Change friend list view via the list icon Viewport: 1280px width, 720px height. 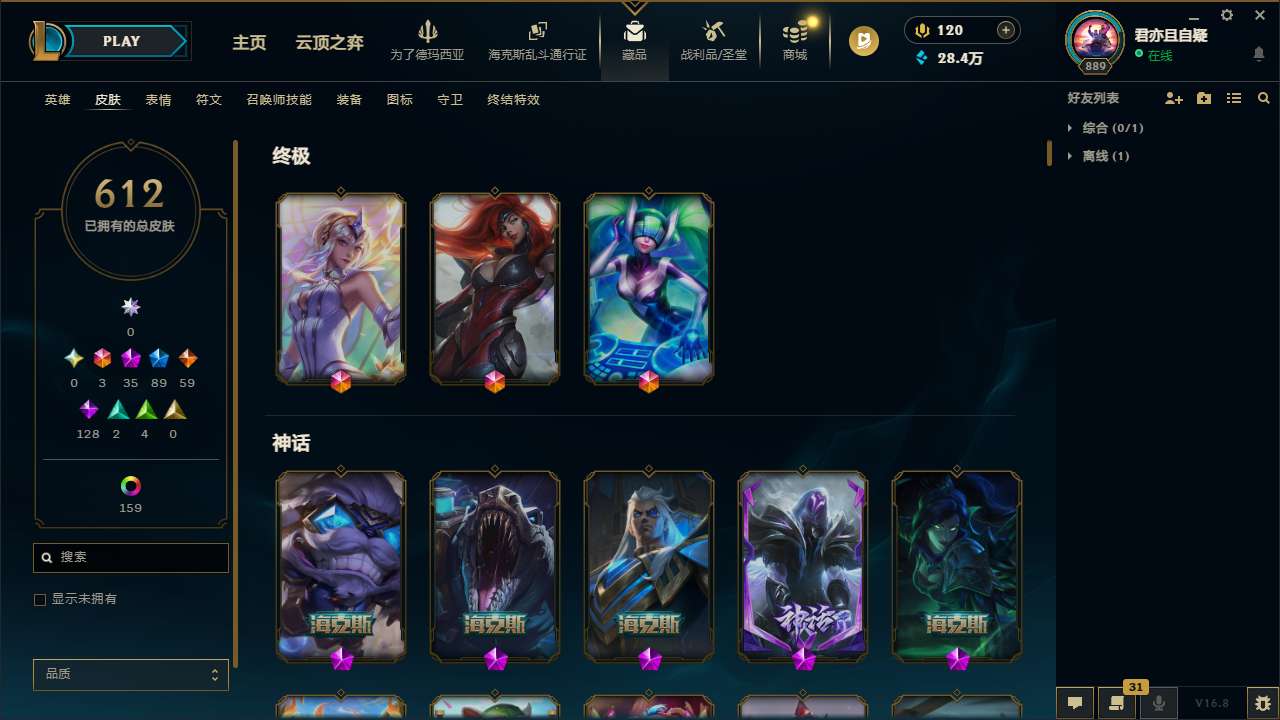tap(1233, 97)
